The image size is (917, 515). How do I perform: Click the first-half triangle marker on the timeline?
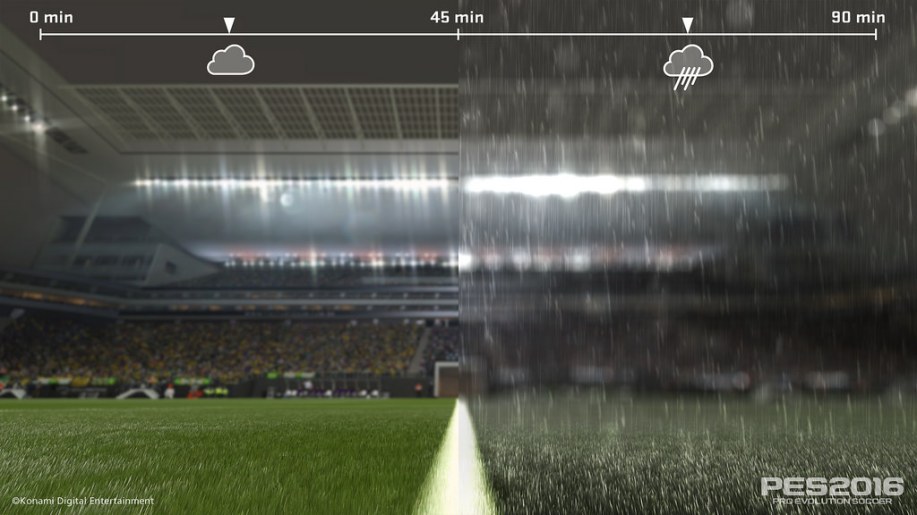229,25
